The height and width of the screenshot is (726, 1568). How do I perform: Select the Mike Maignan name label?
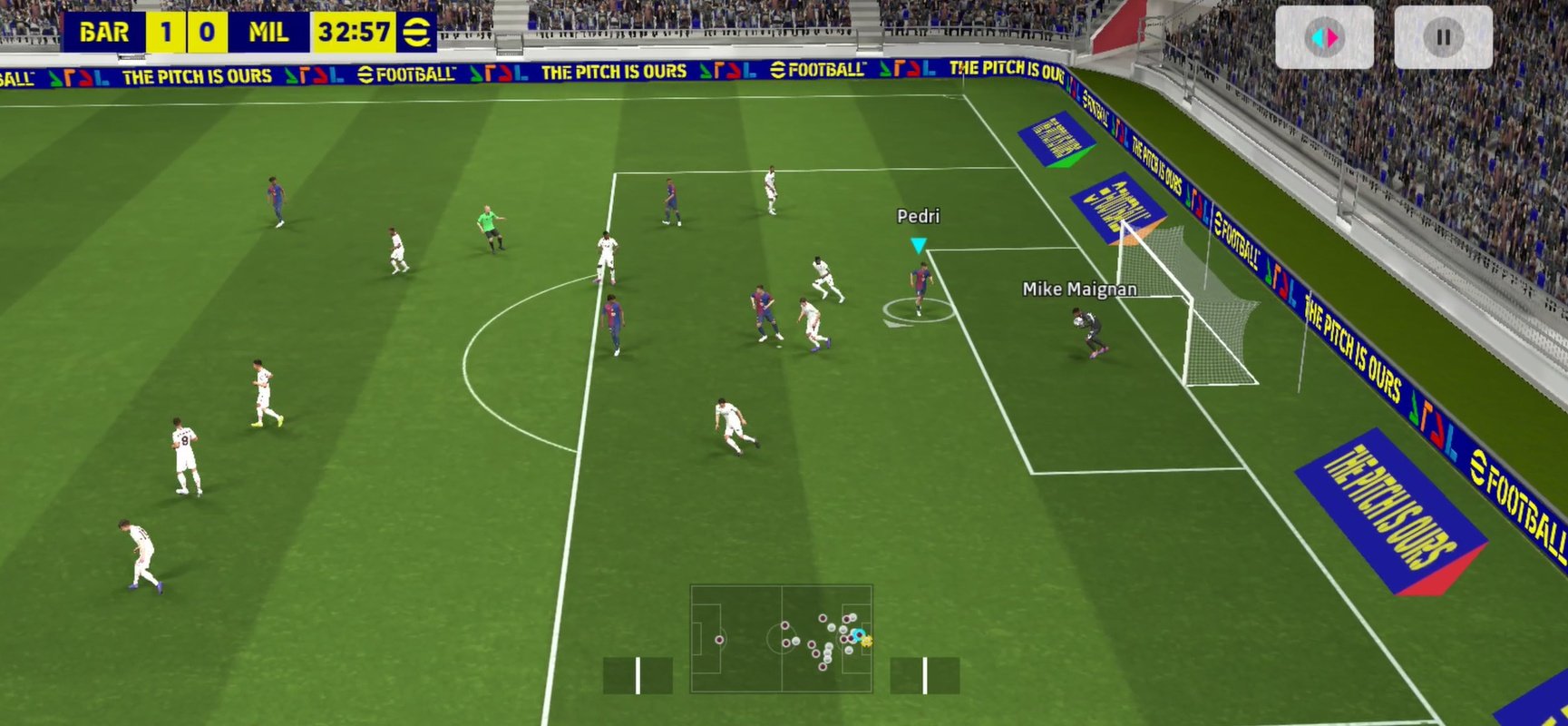pos(1079,288)
